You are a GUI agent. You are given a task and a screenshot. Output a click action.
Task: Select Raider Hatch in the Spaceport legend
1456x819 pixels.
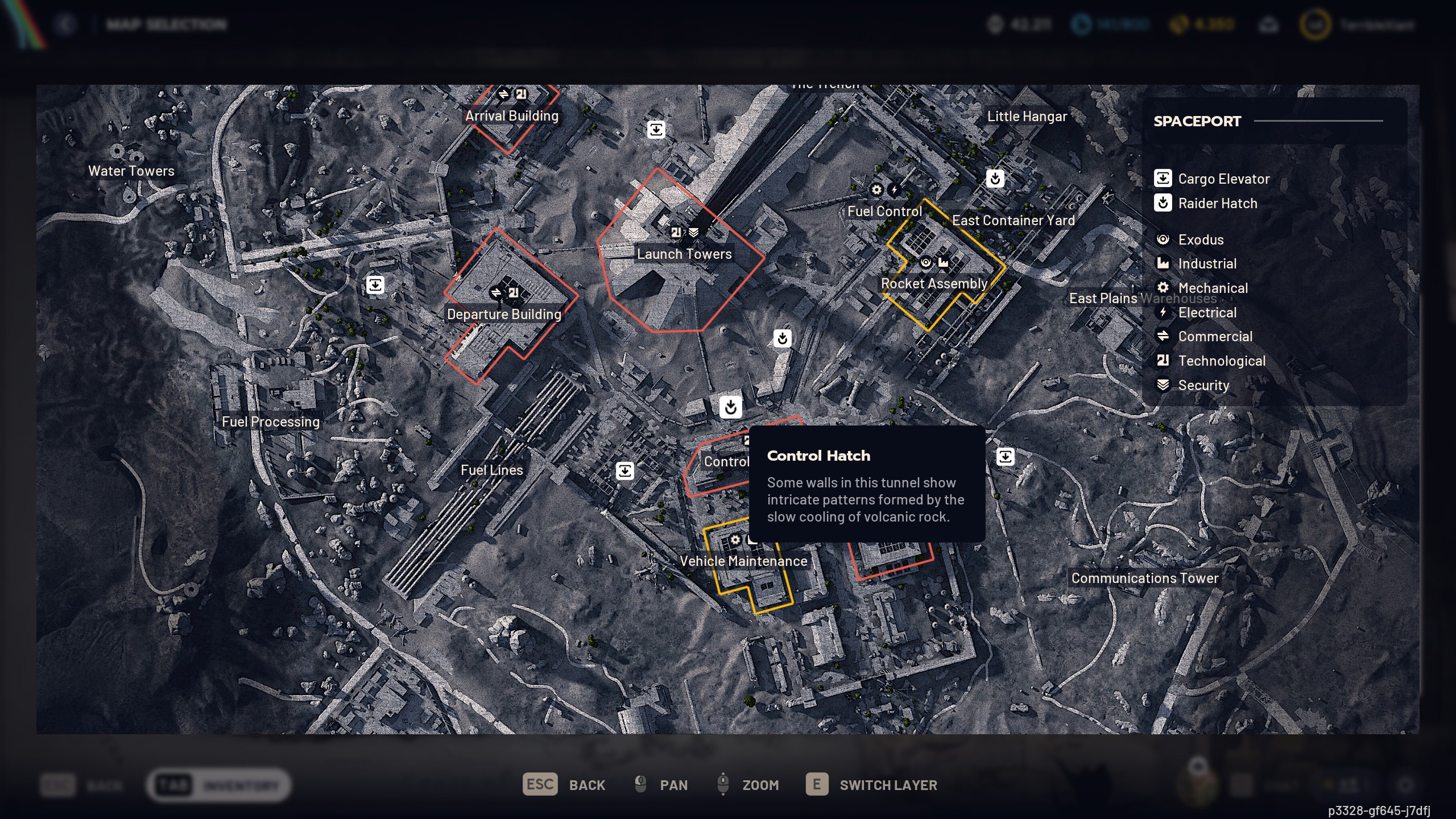1217,204
